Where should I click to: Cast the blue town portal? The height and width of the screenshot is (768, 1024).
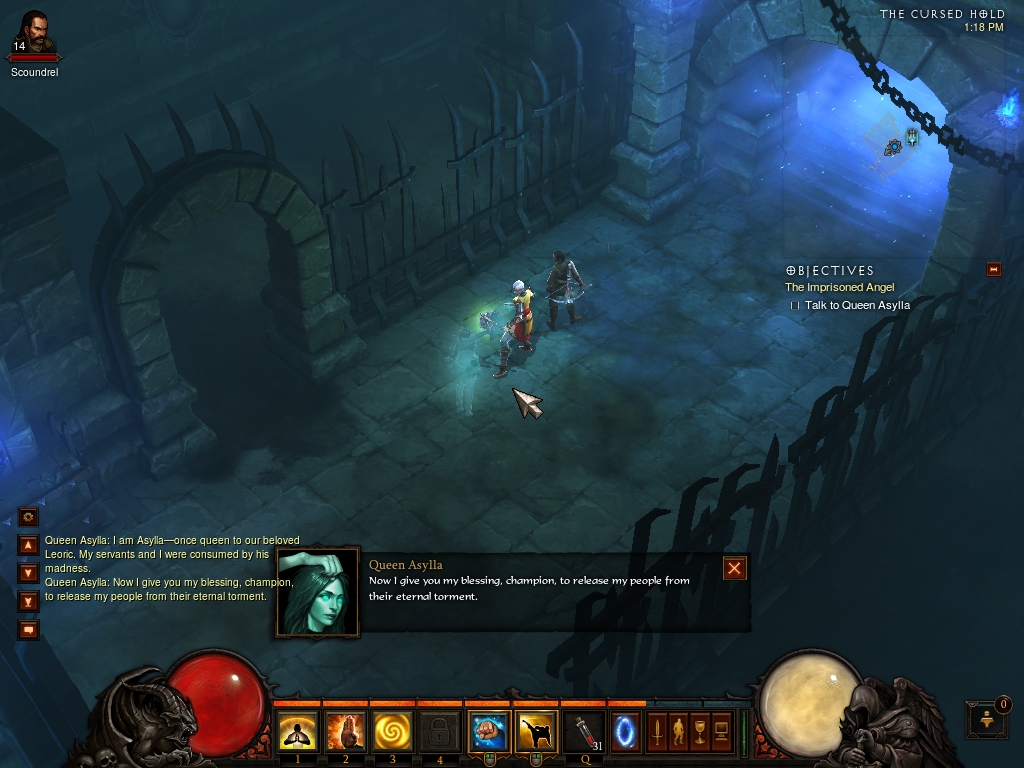click(x=627, y=731)
